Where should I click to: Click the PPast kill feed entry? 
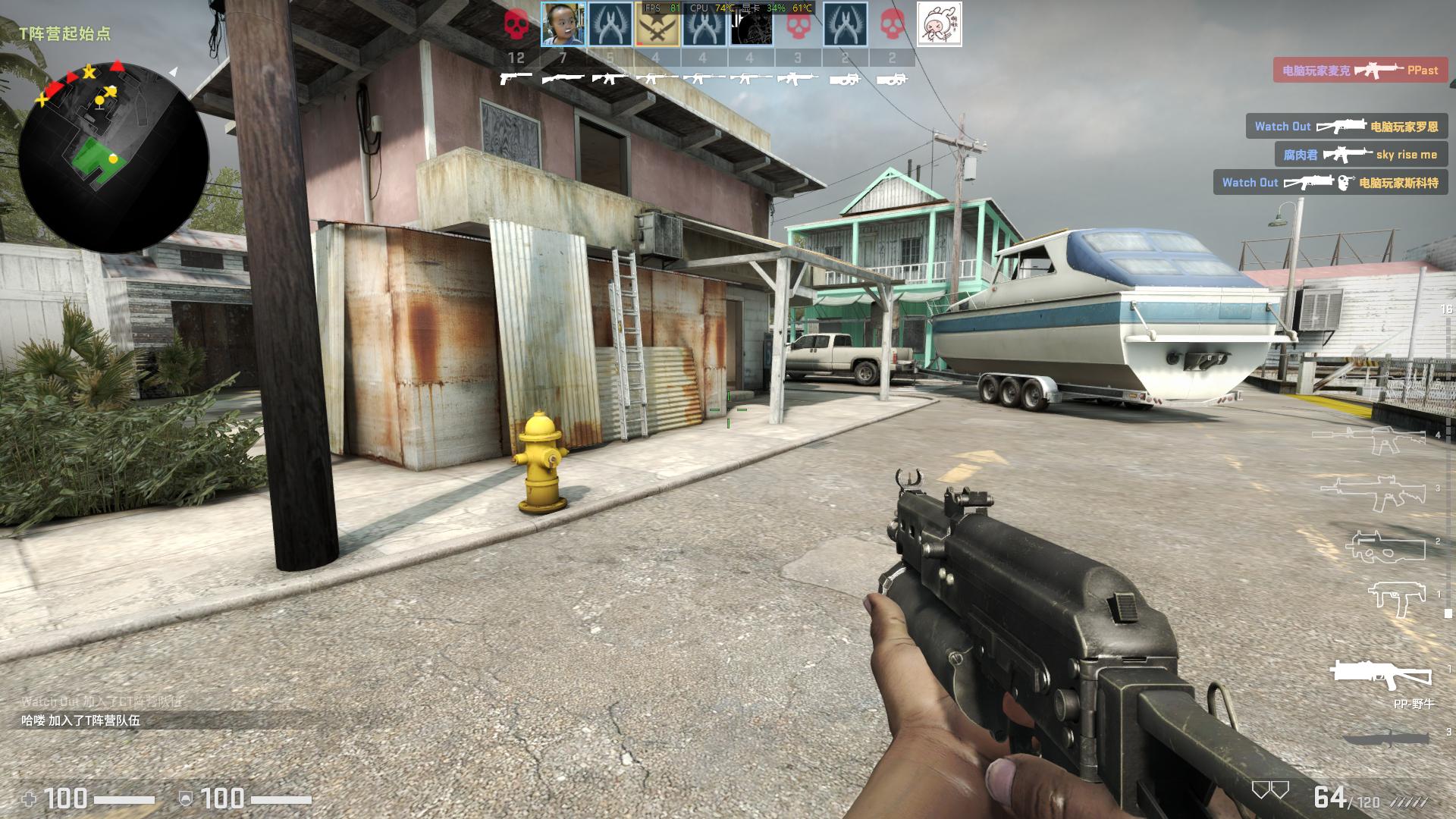pyautogui.click(x=1360, y=71)
